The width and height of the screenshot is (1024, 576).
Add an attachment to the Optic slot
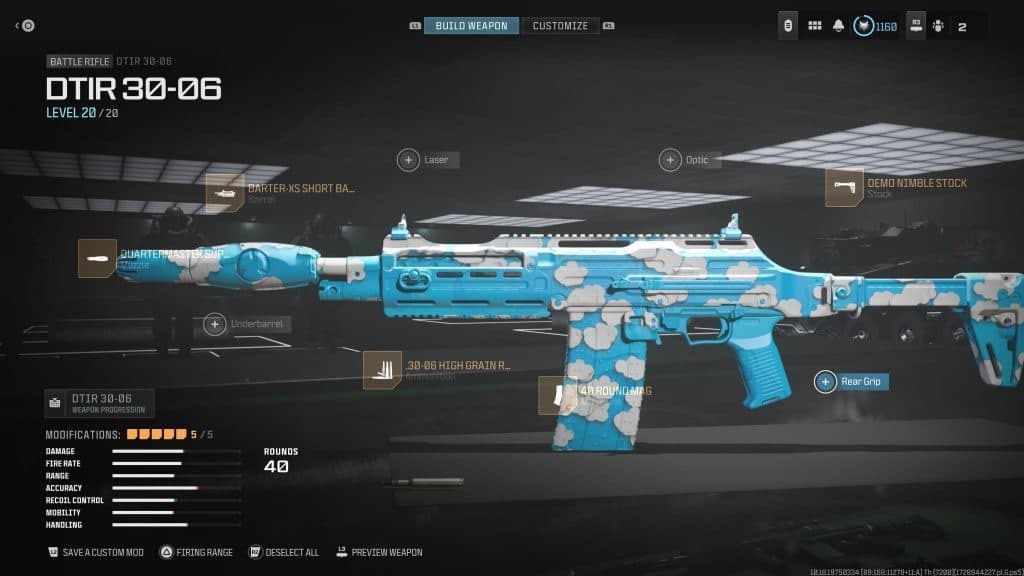[x=670, y=160]
